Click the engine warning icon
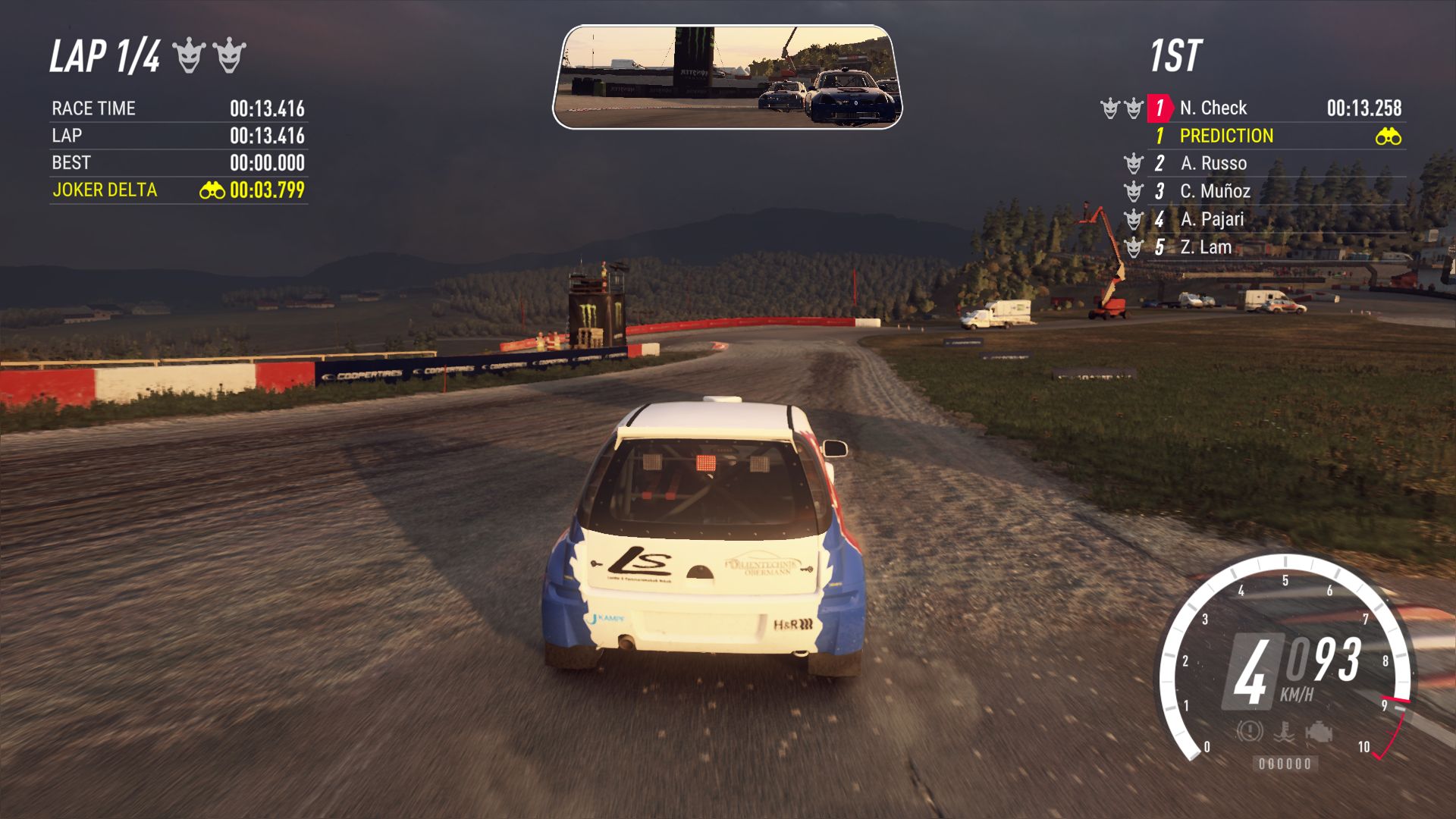 coord(1319,732)
